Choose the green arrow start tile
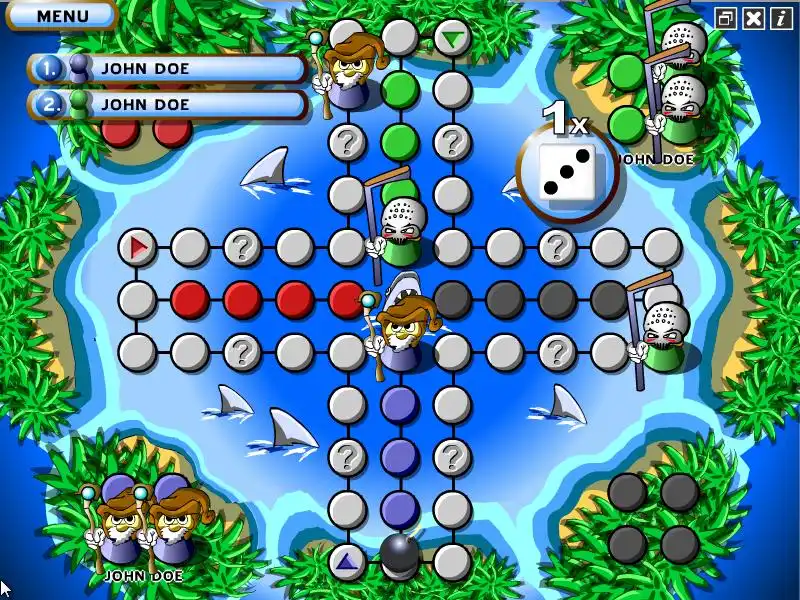 [452, 39]
